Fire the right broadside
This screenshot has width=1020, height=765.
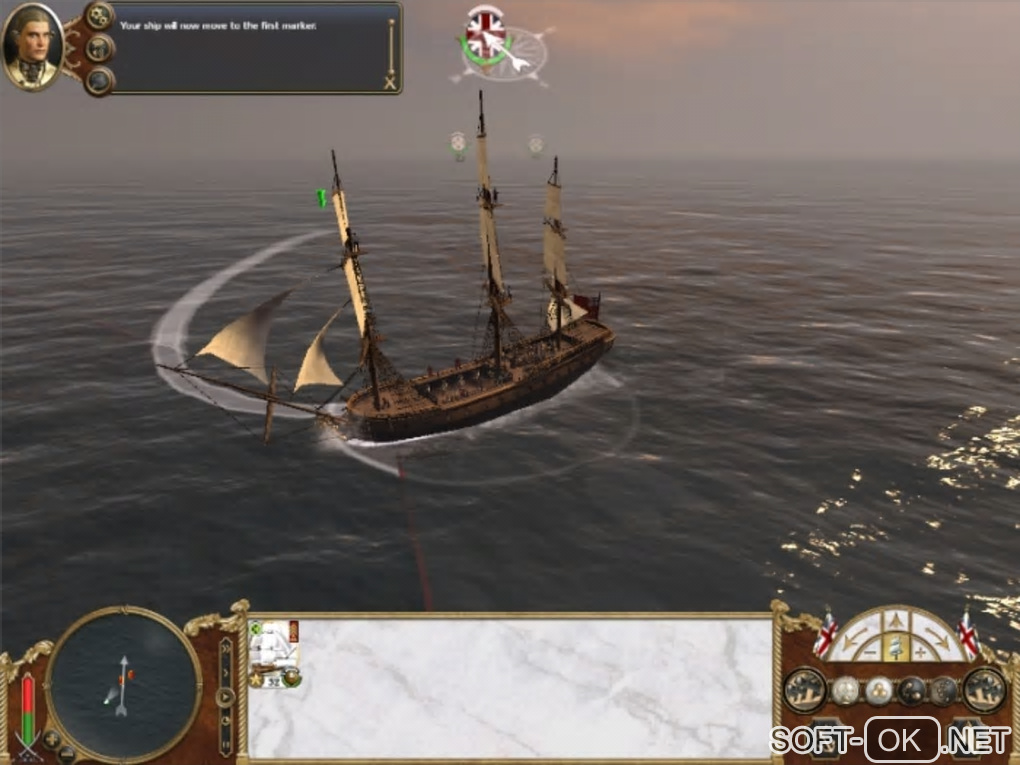984,689
